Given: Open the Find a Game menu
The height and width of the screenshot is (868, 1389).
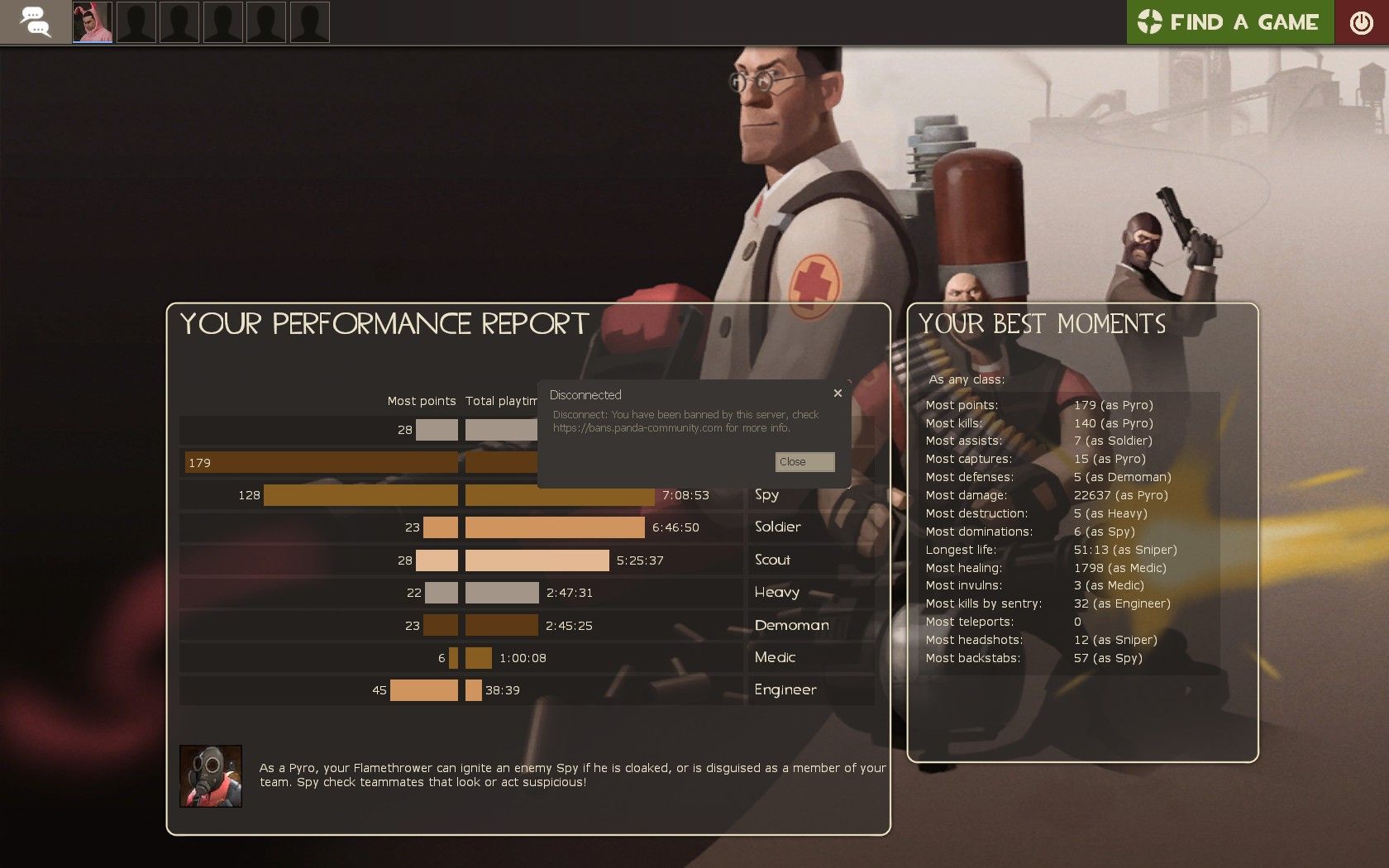Looking at the screenshot, I should (1229, 22).
